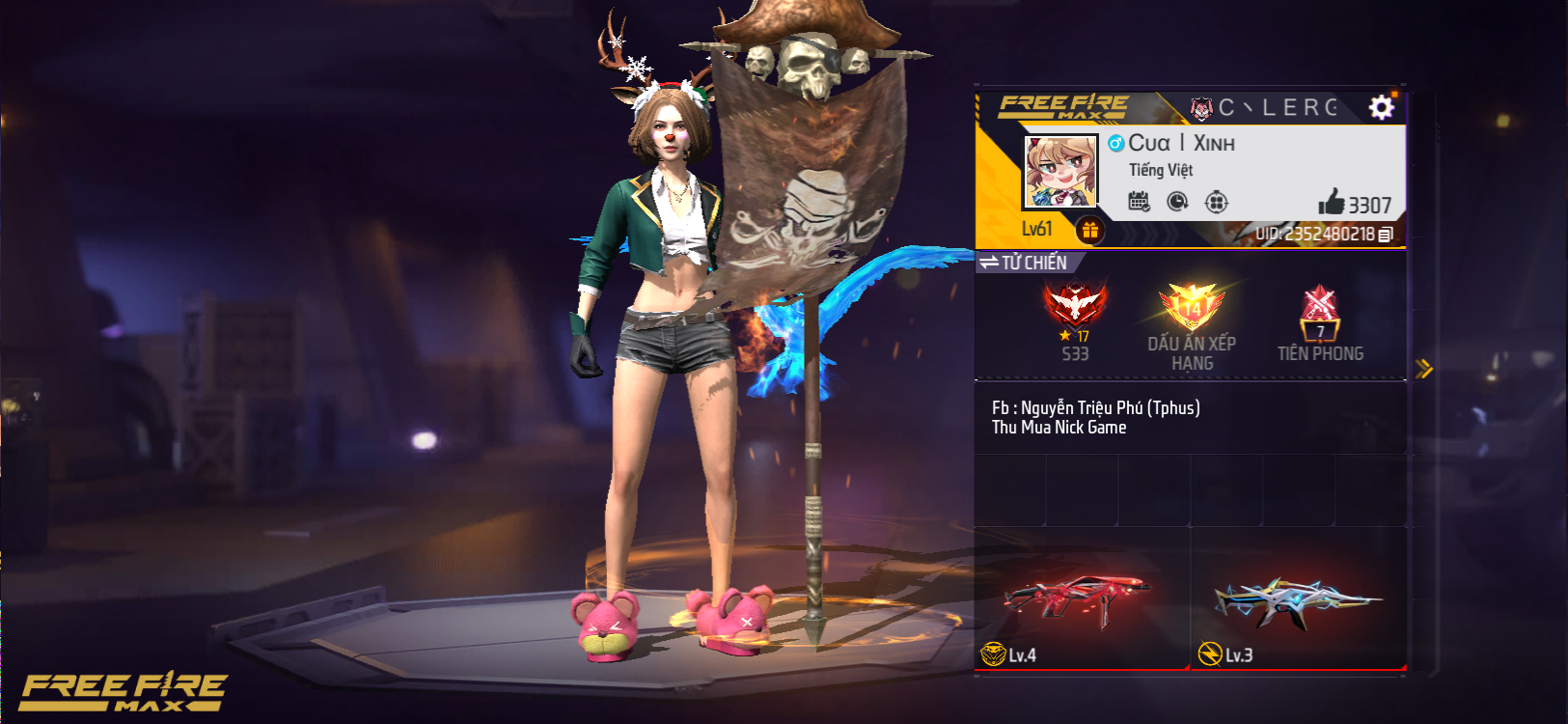Image resolution: width=1568 pixels, height=724 pixels.
Task: Toggle the TỬ CHIẾN mode switcher
Action: click(x=1026, y=263)
